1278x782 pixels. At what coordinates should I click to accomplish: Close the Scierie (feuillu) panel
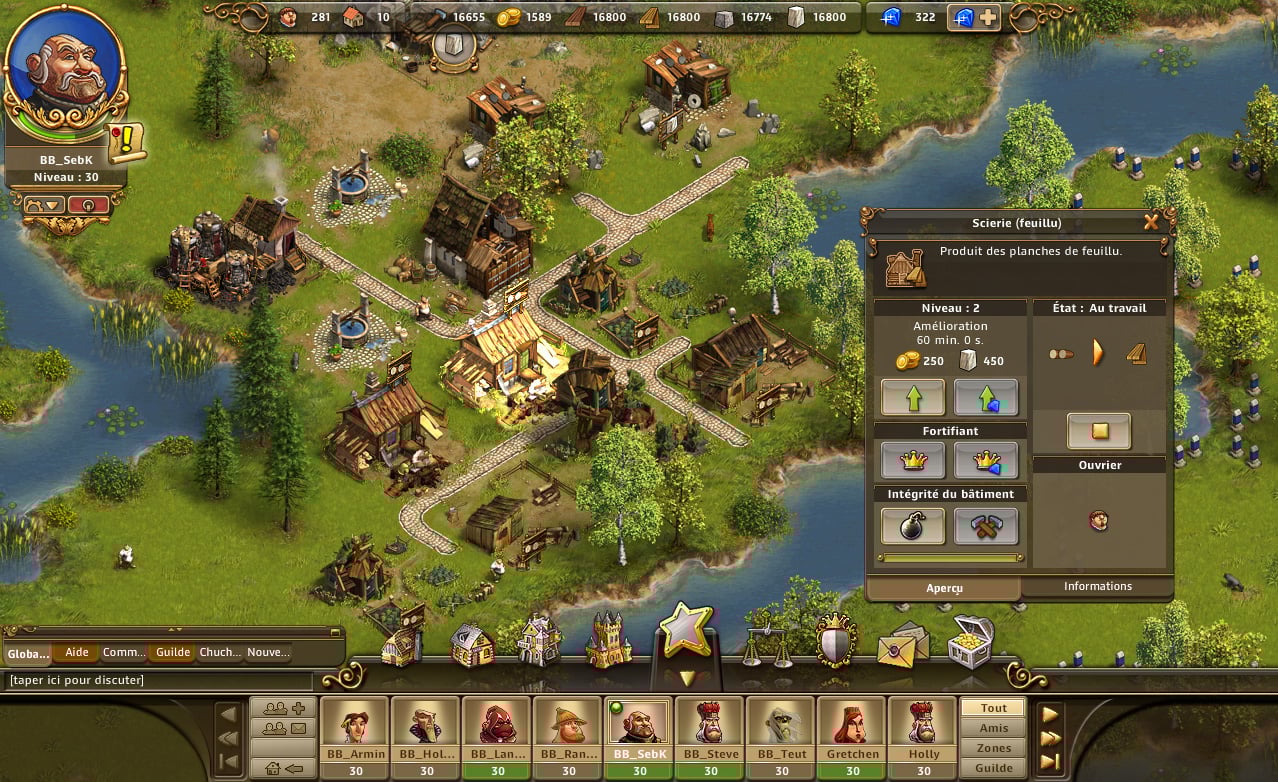coord(1151,222)
